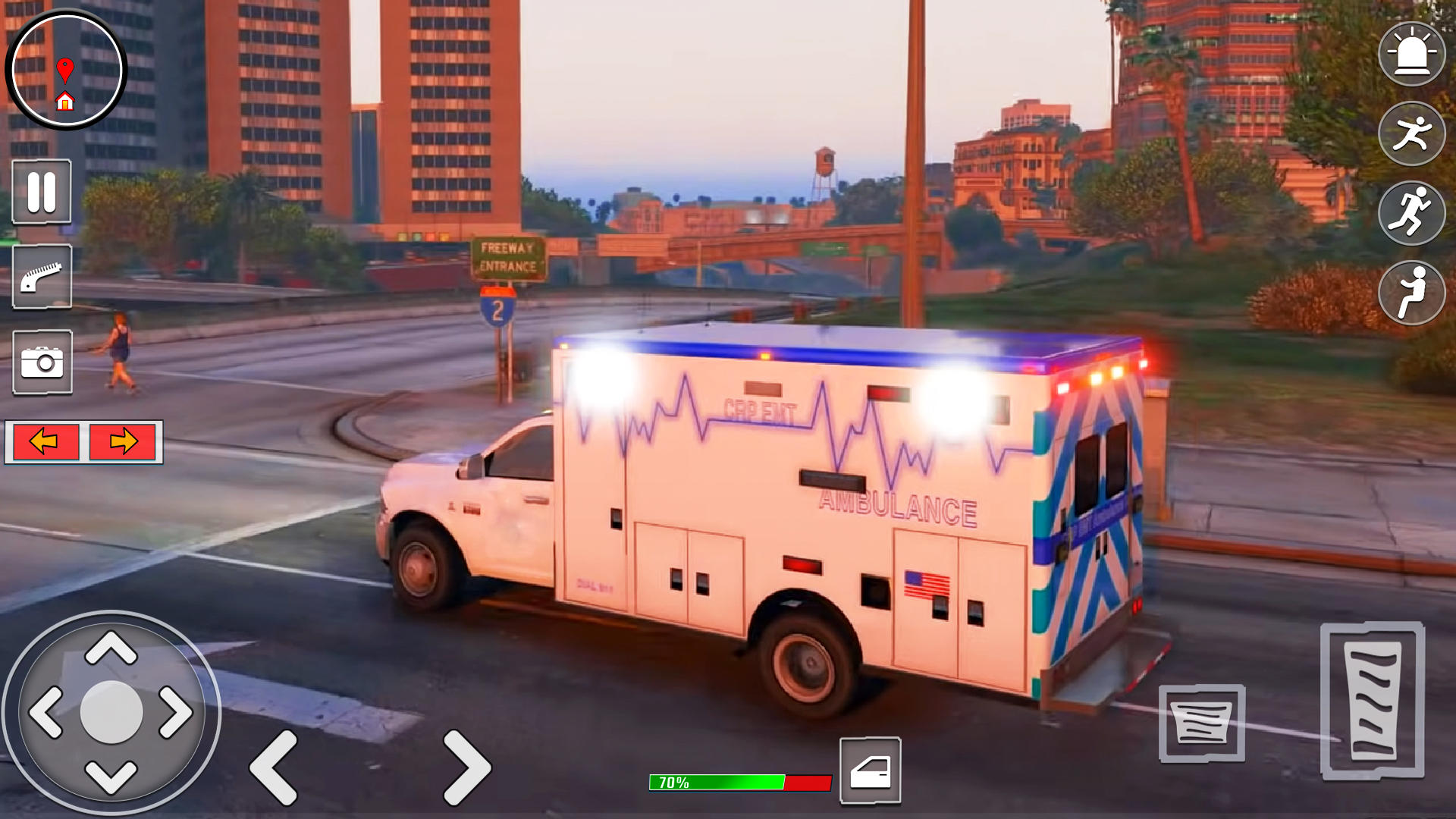Toggle the run mode off
1456x819 pixels.
(1410, 293)
